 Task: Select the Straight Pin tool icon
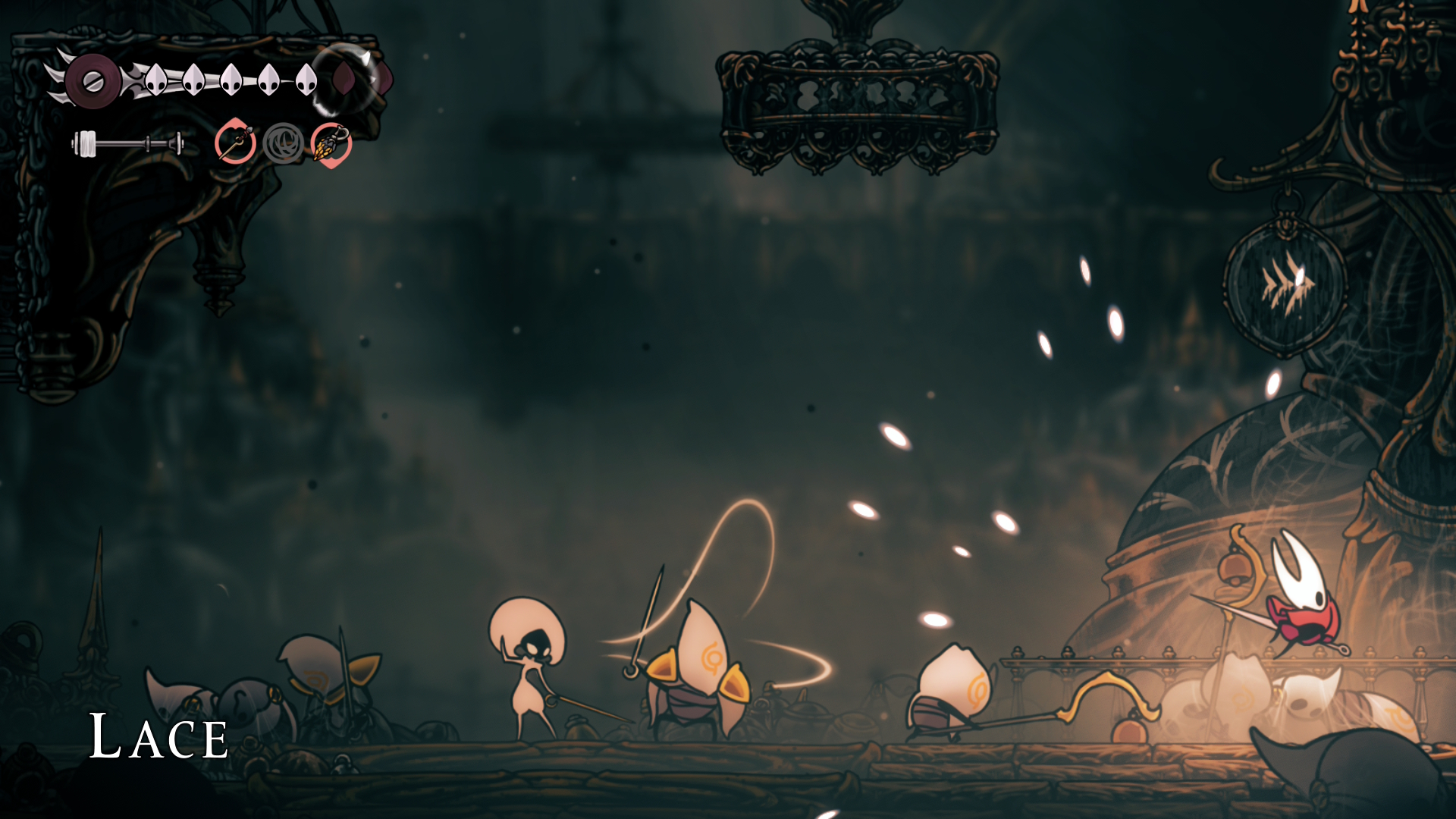point(236,143)
